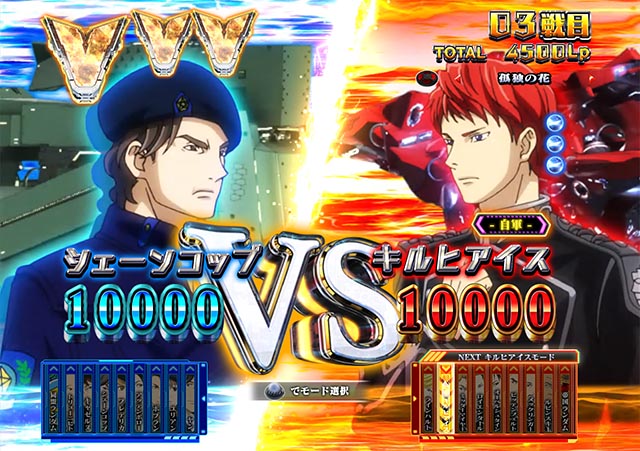Choose the random card in blue panel
The height and width of the screenshot is (451, 640).
53,405
